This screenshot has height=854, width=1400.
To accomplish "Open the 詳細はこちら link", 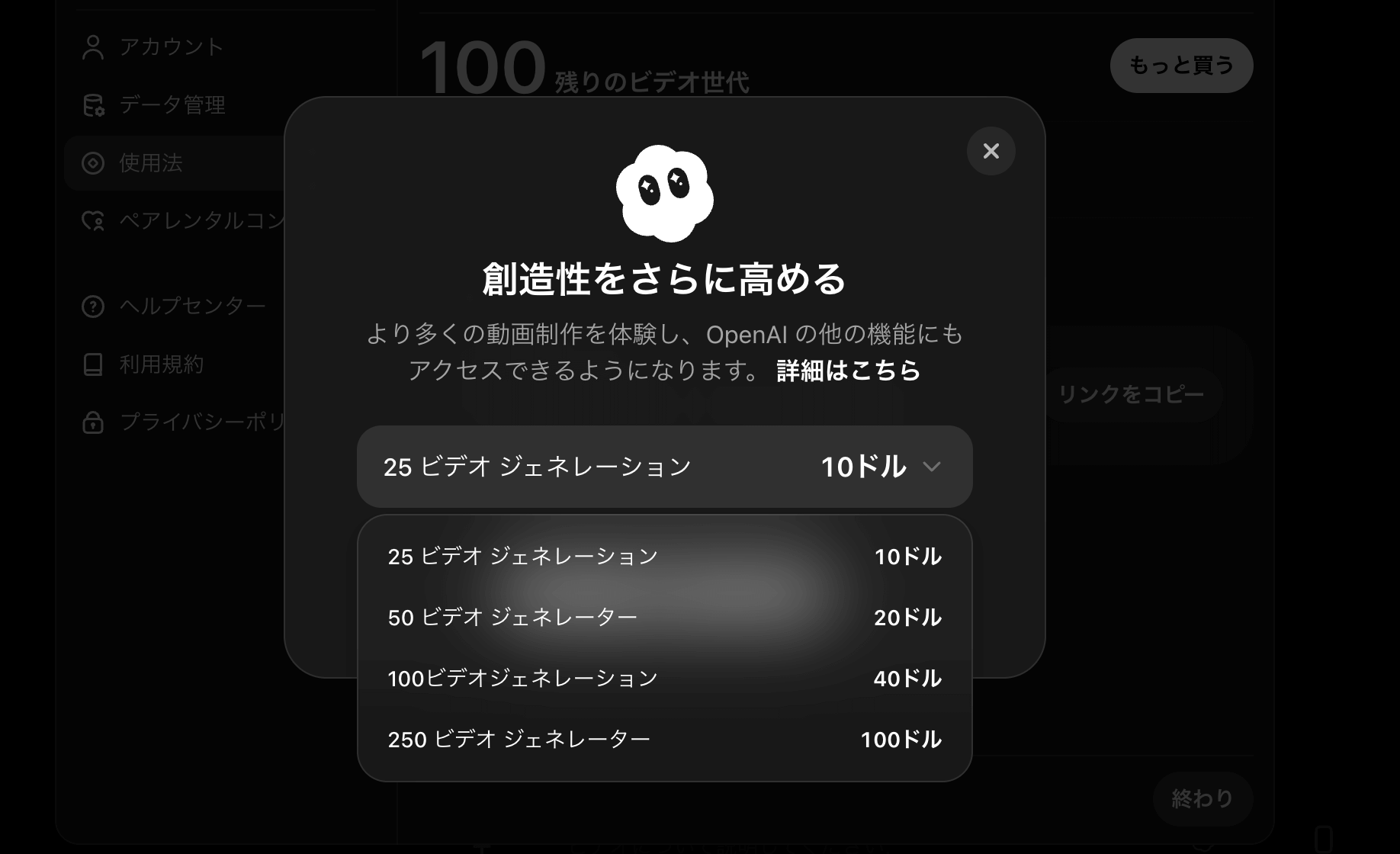I will [846, 371].
